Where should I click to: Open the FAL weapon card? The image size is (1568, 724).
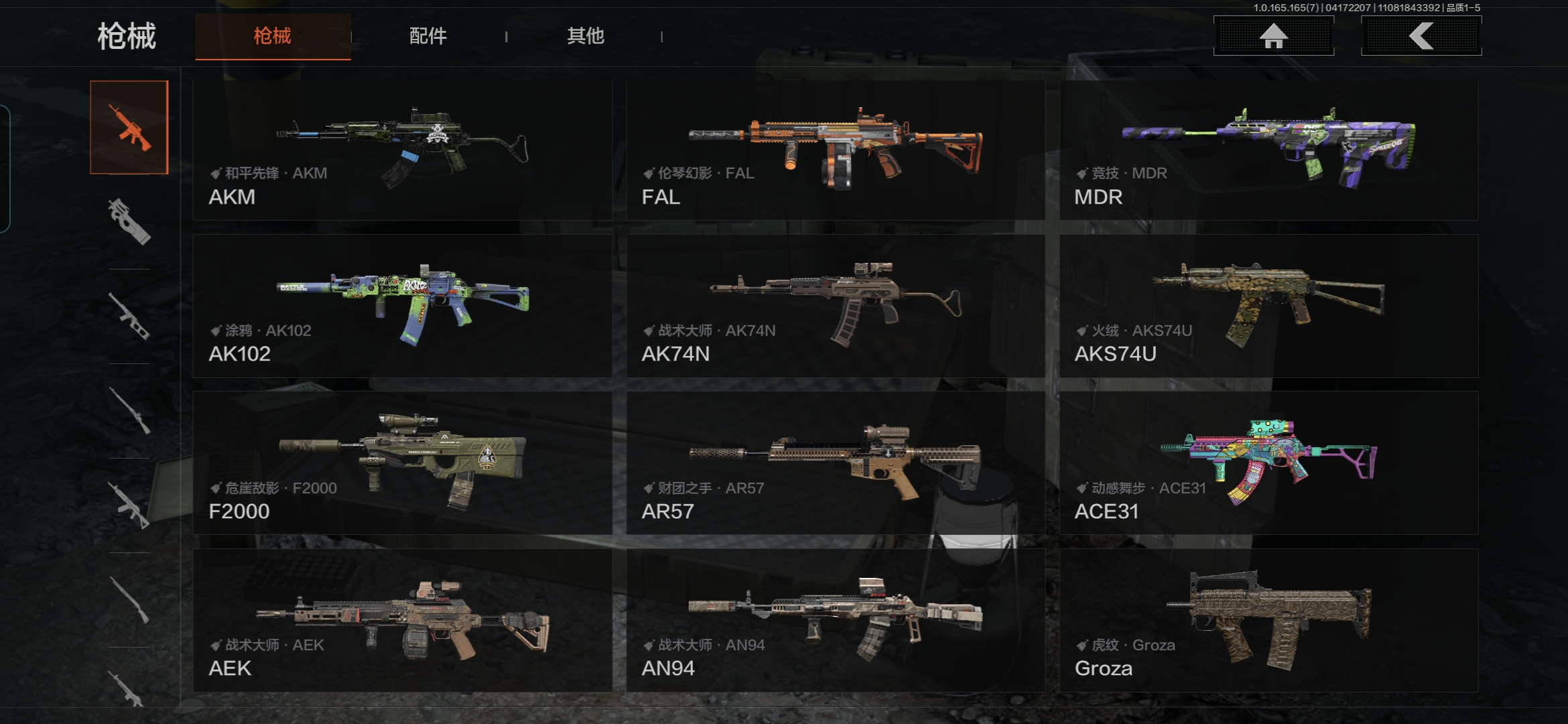pos(835,150)
